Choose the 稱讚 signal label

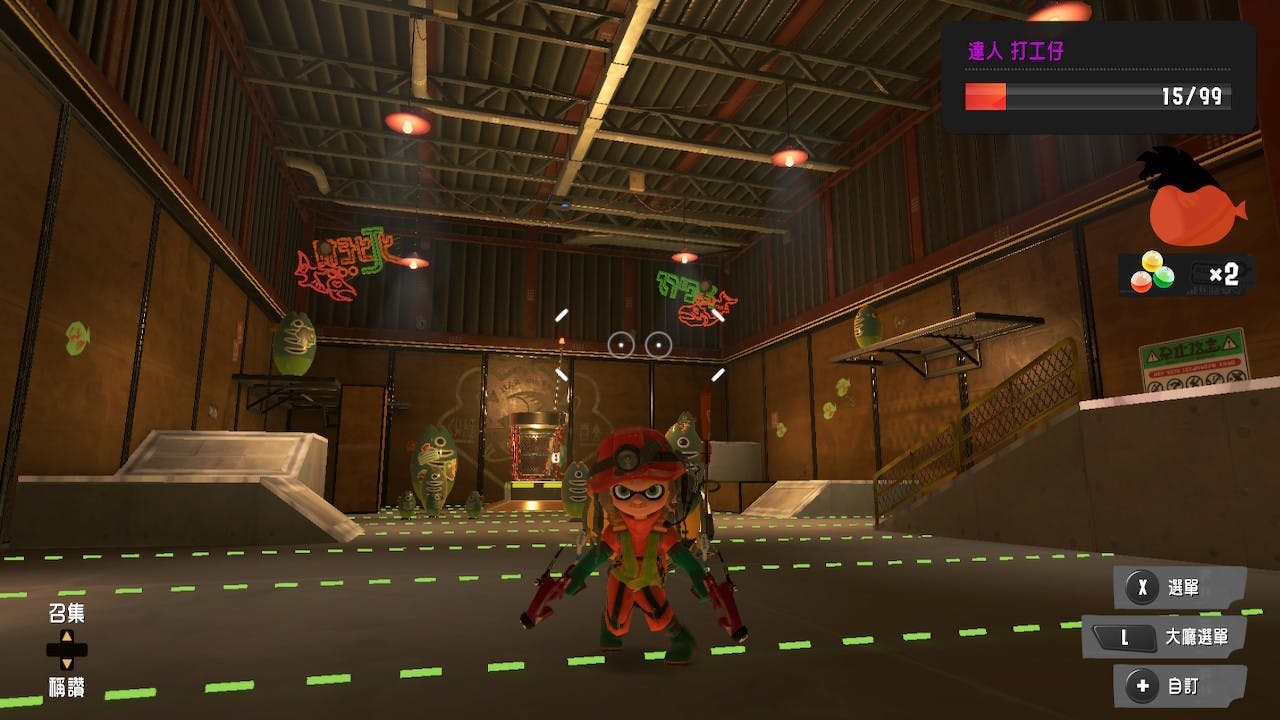67,687
